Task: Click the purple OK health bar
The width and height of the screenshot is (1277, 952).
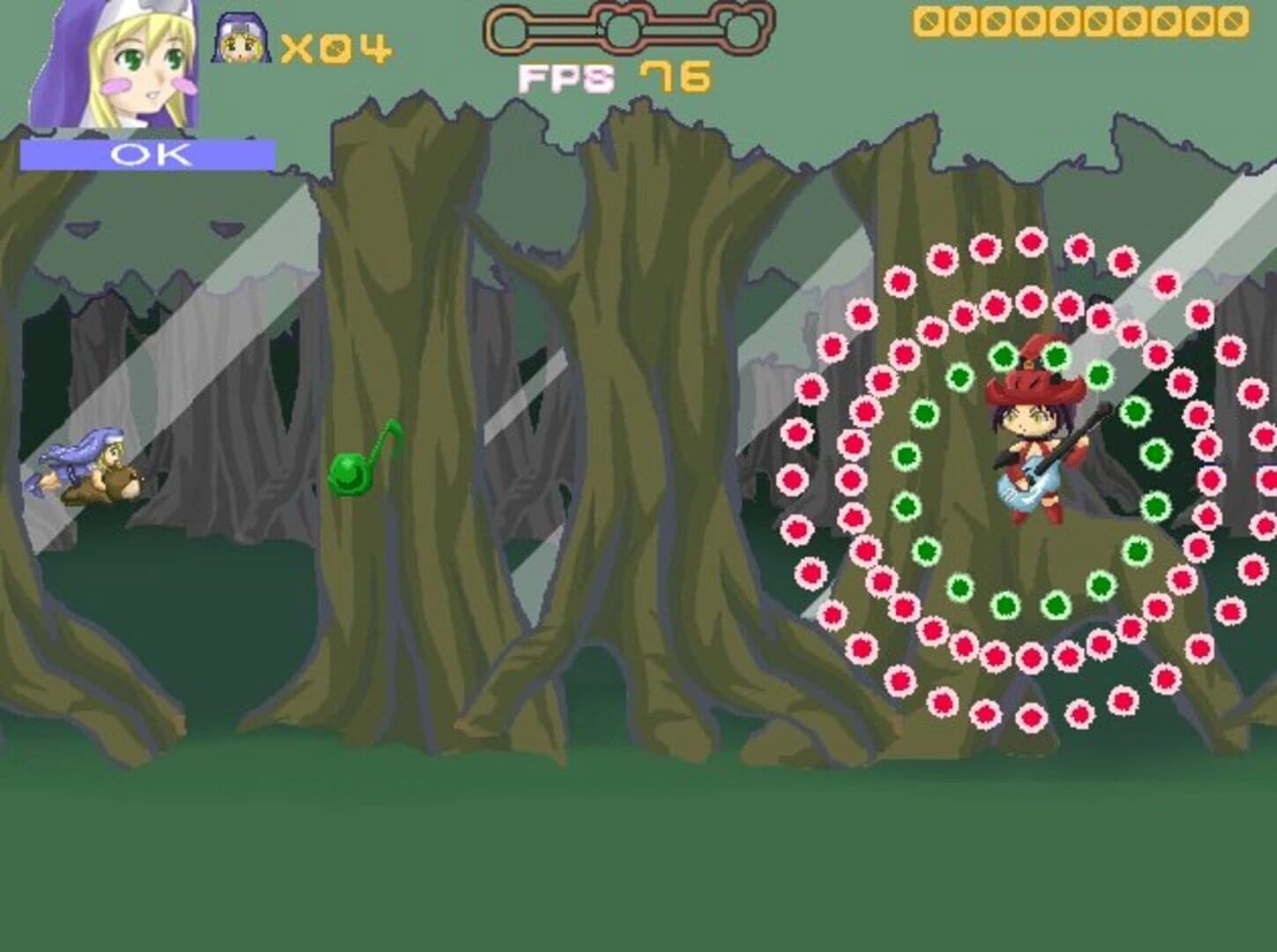Action: point(148,153)
